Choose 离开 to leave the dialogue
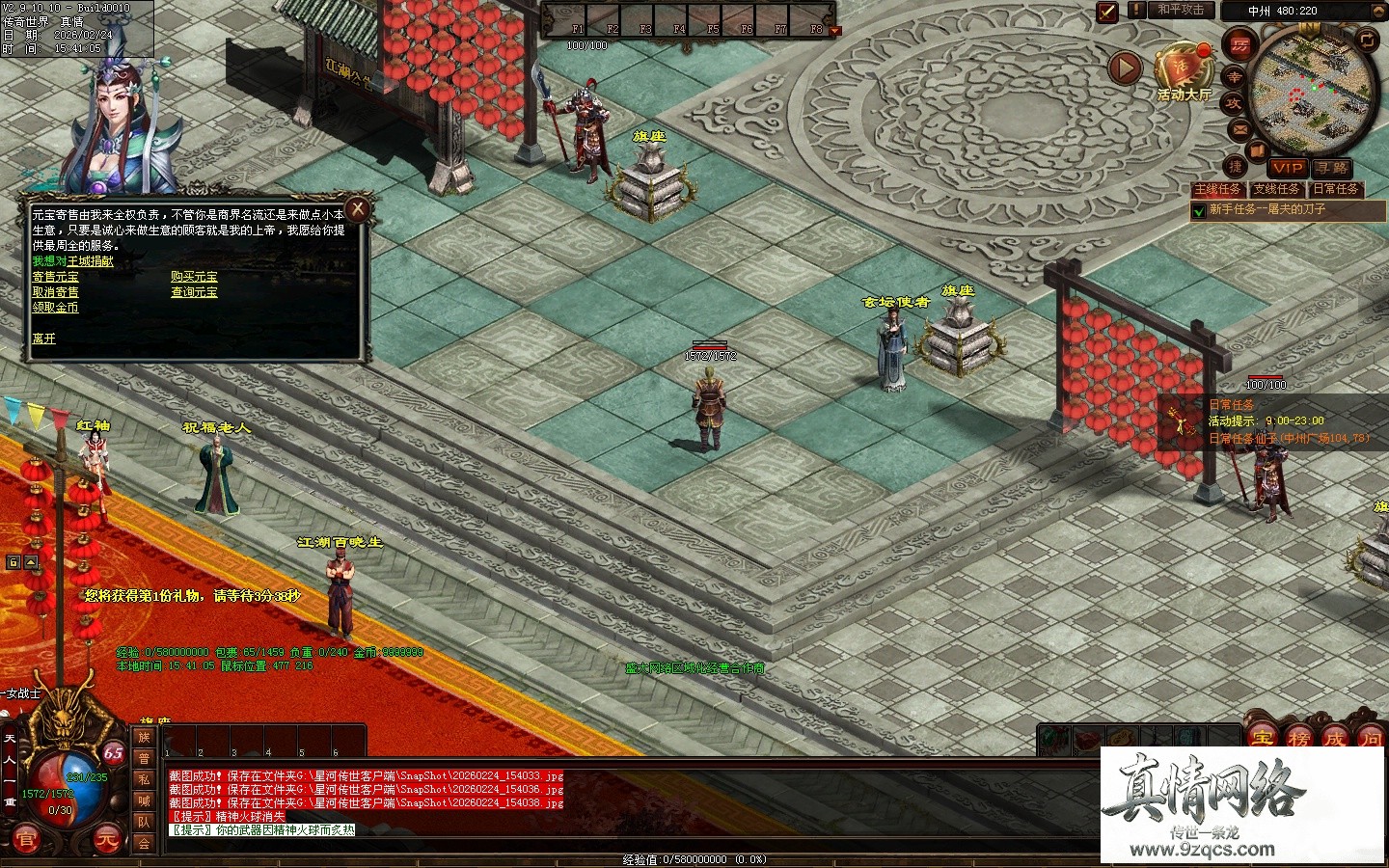This screenshot has width=1389, height=868. 44,339
